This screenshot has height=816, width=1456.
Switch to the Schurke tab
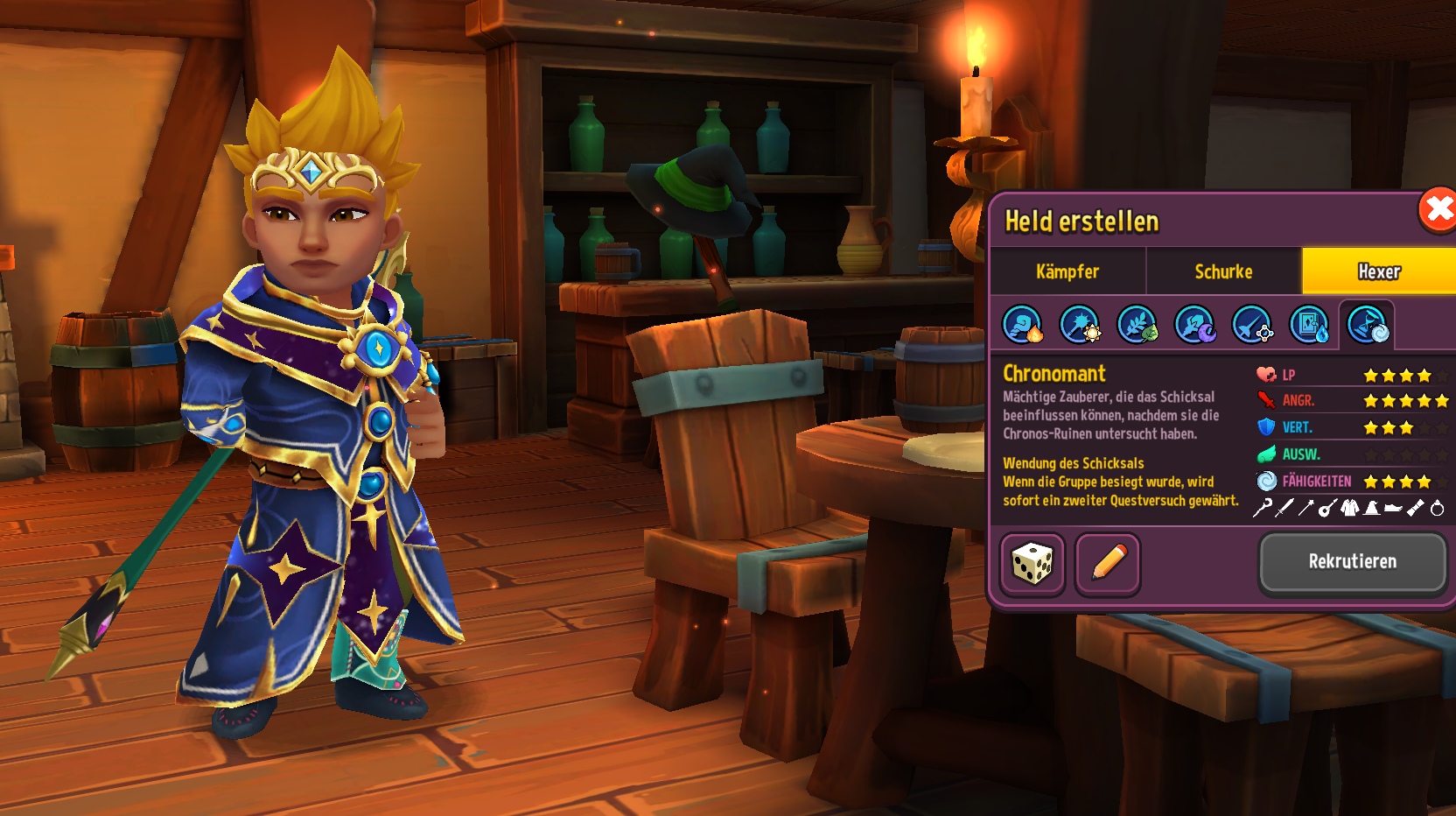tap(1223, 271)
